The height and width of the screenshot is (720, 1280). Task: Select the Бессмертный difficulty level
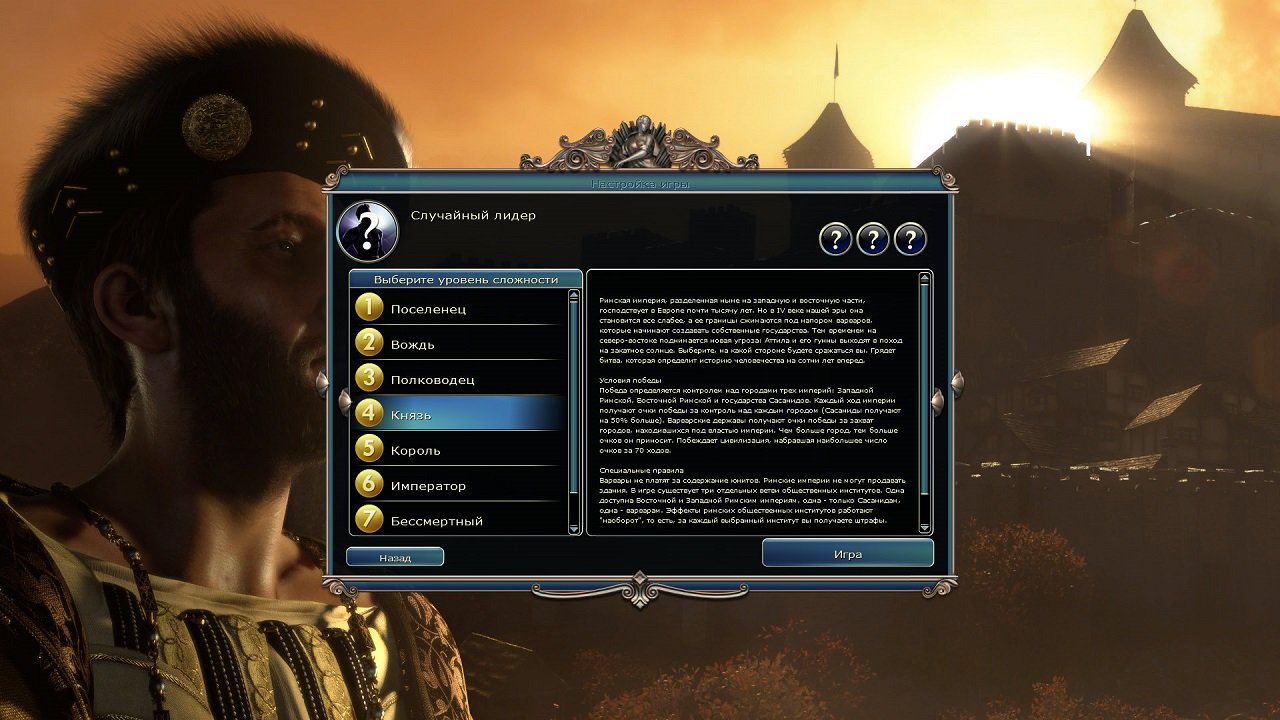(450, 520)
